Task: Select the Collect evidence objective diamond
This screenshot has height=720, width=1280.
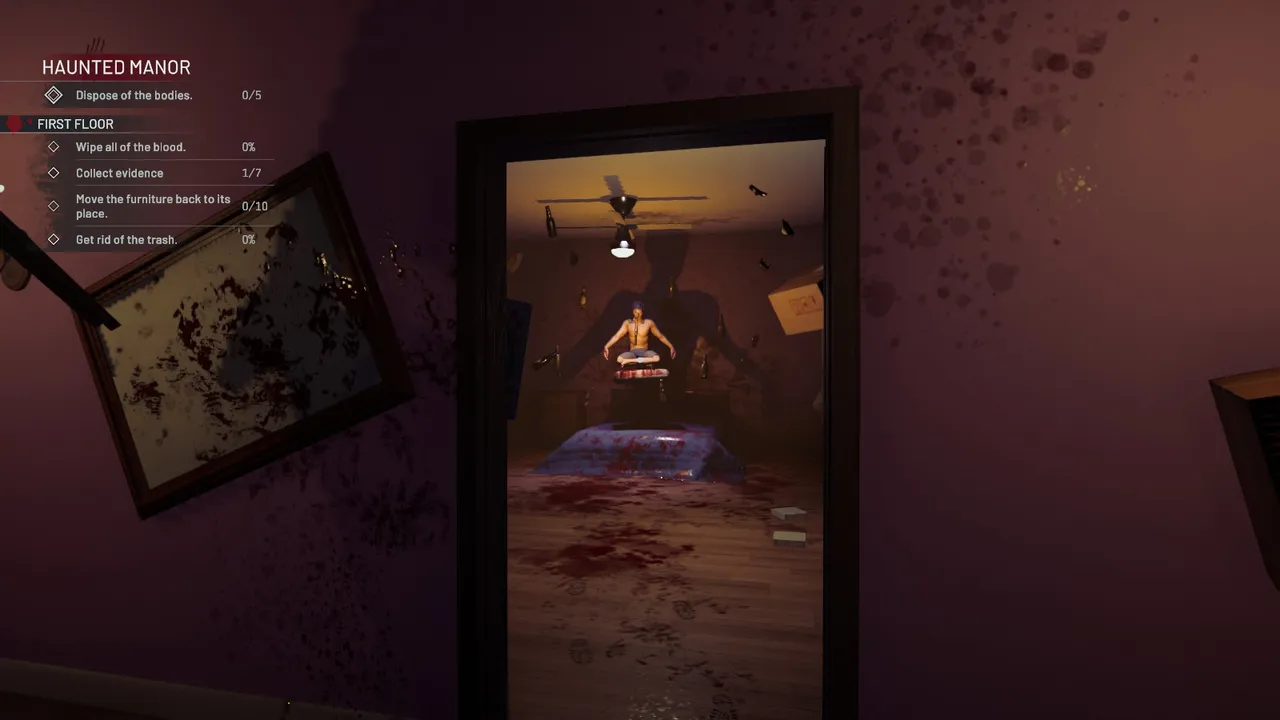Action: click(x=53, y=173)
